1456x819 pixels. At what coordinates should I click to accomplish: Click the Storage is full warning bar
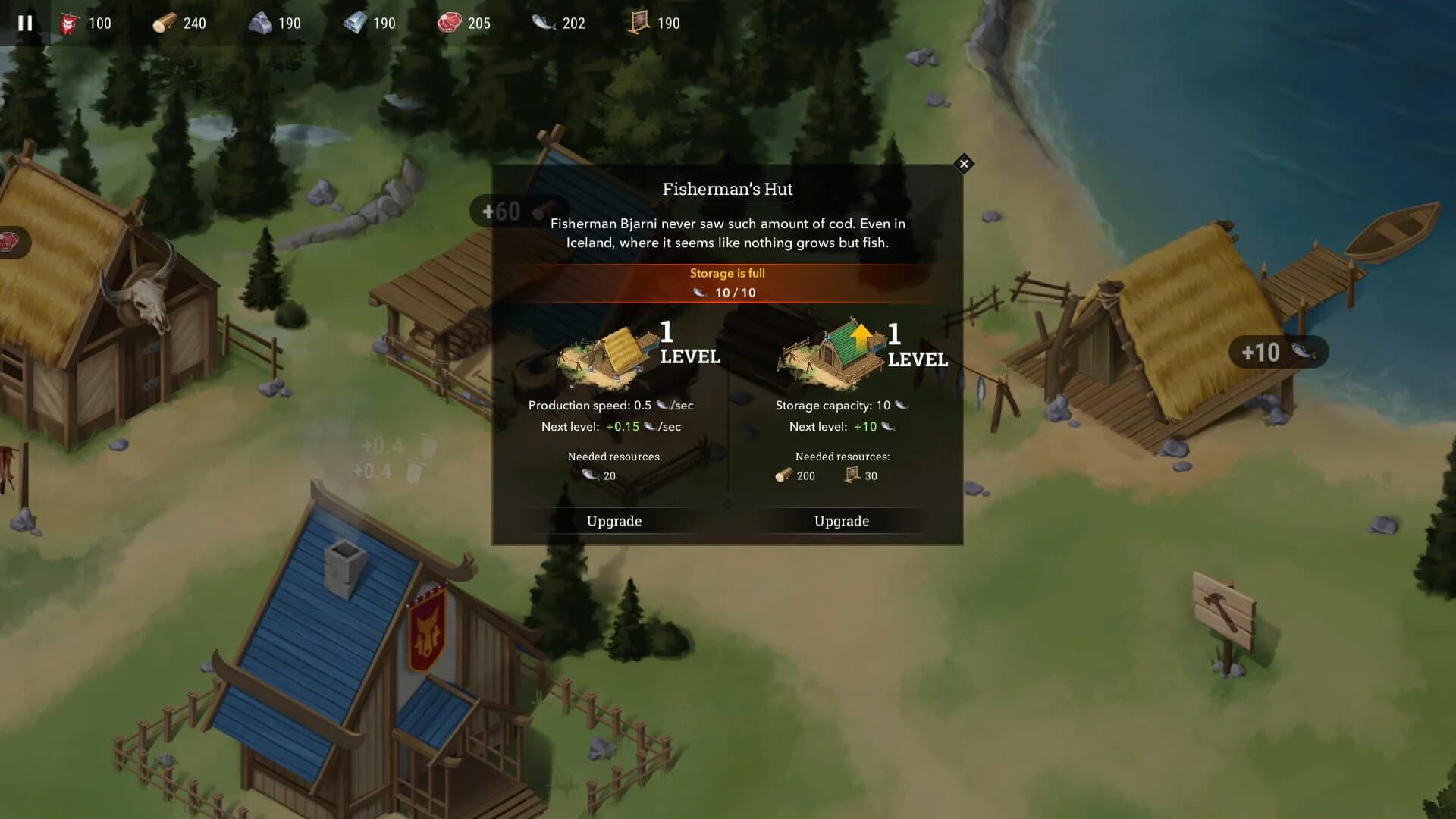coord(726,273)
